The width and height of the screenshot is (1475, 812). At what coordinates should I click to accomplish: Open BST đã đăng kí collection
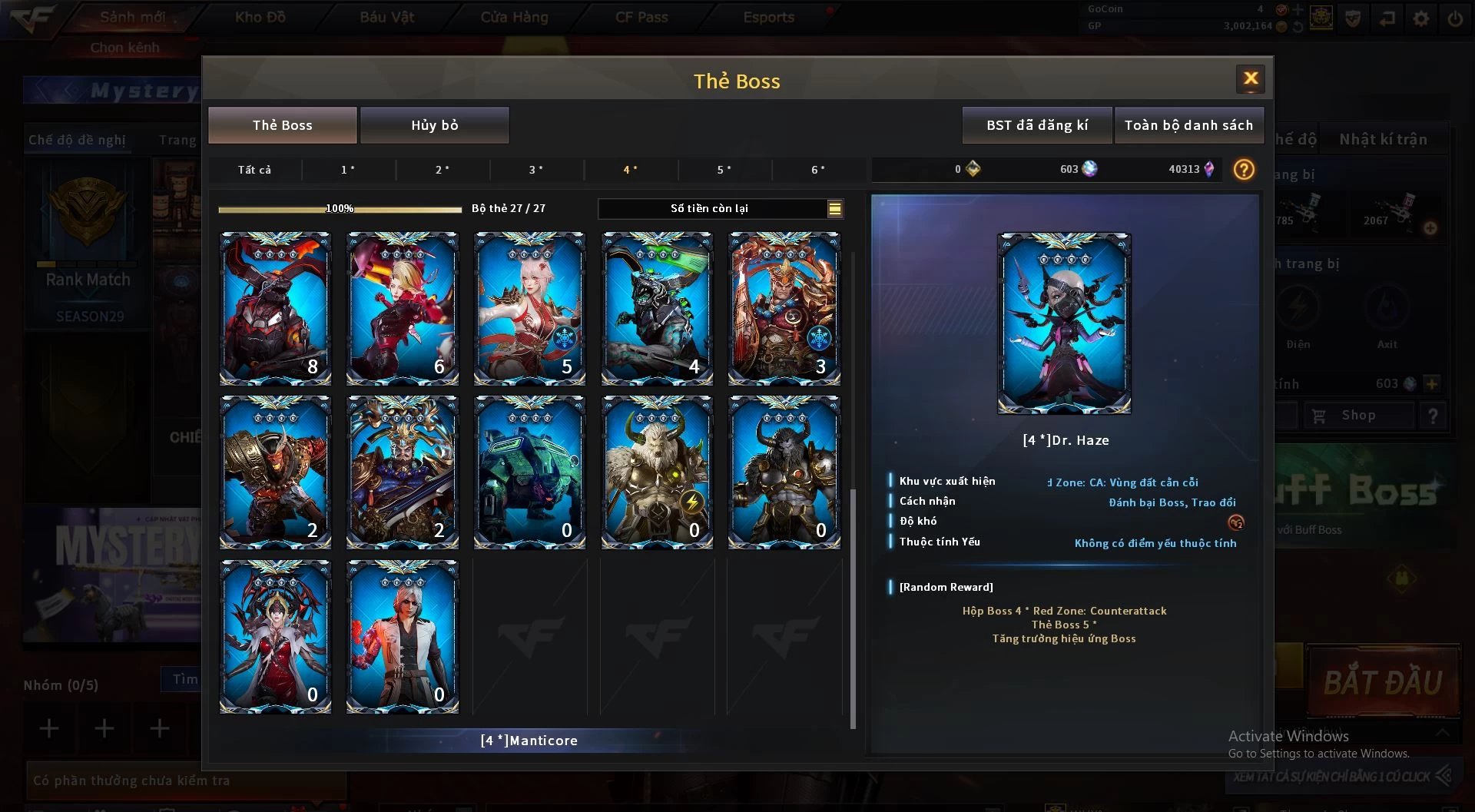pos(1036,125)
